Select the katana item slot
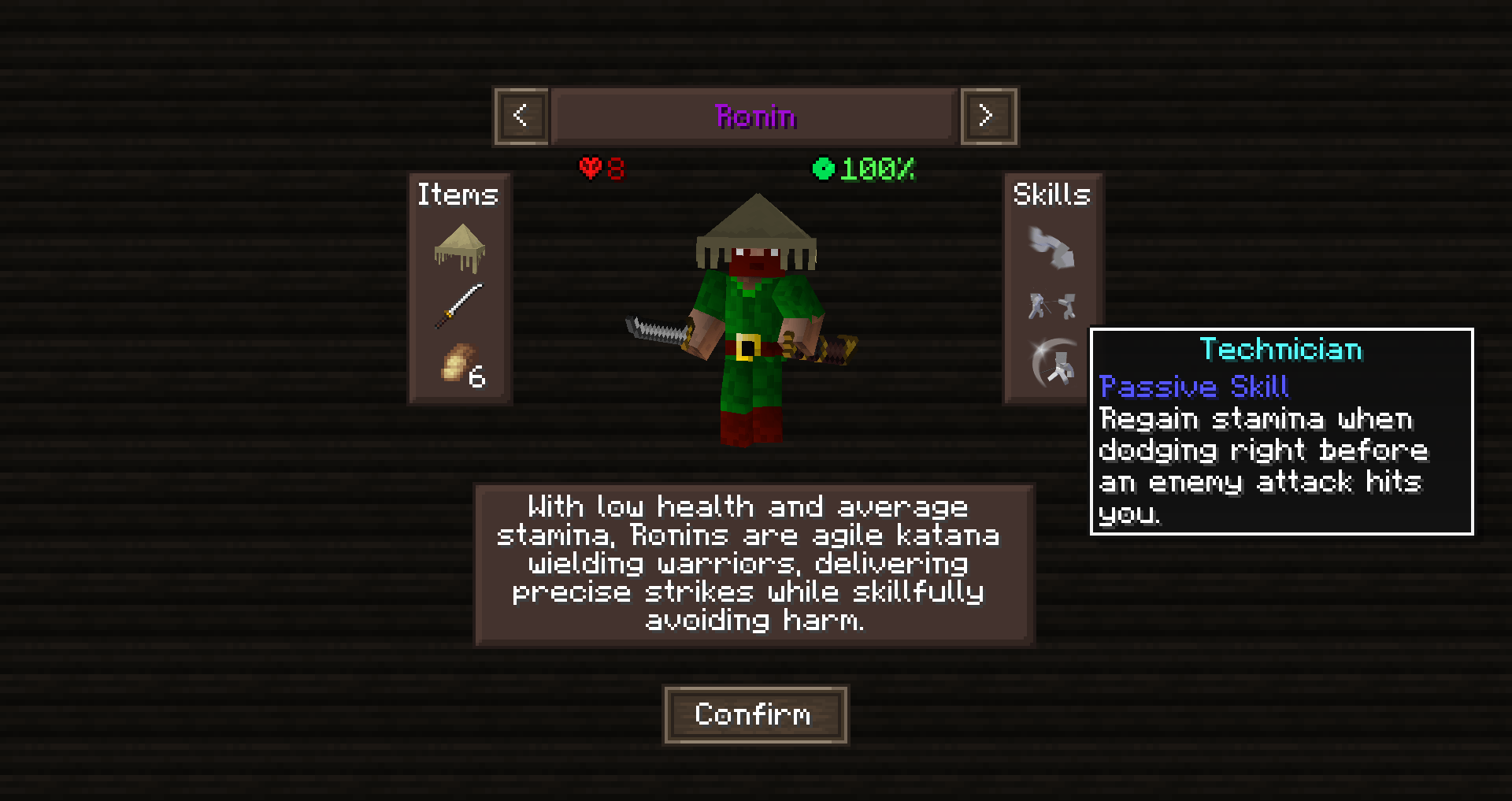The width and height of the screenshot is (1512, 801). click(x=458, y=306)
